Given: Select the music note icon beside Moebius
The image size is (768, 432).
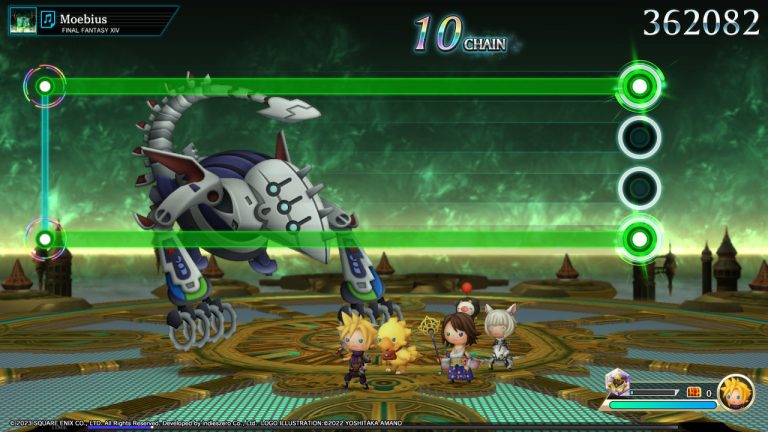Looking at the screenshot, I should [x=47, y=19].
